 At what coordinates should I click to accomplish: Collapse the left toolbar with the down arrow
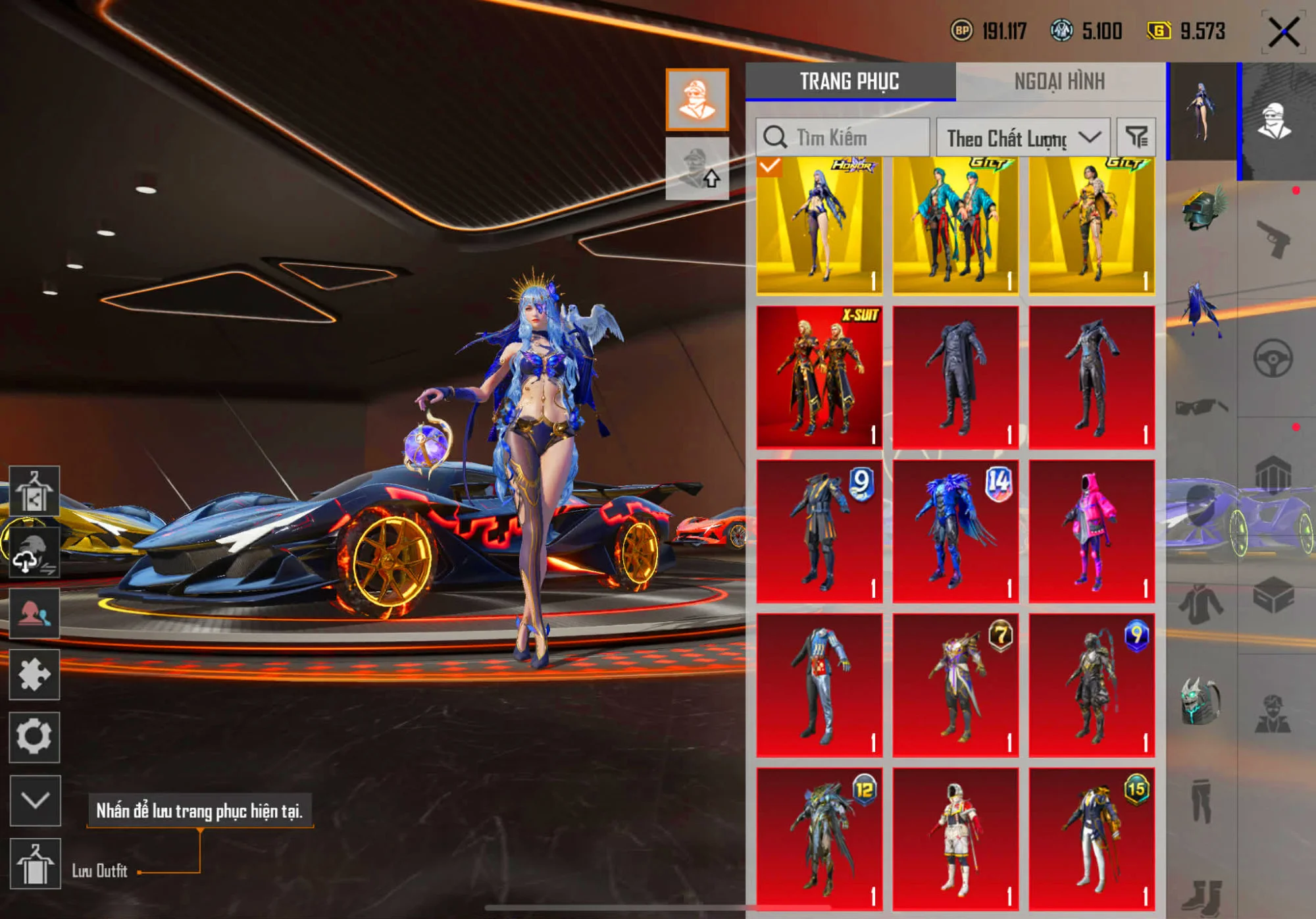[x=36, y=801]
